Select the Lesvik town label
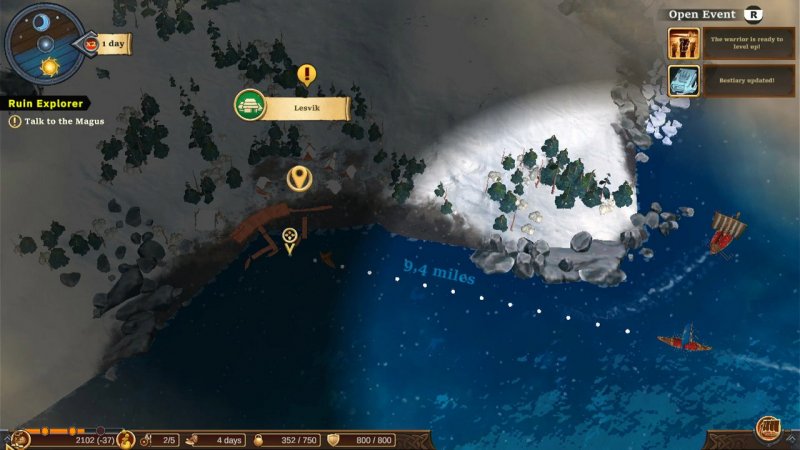The image size is (800, 450). tap(306, 104)
